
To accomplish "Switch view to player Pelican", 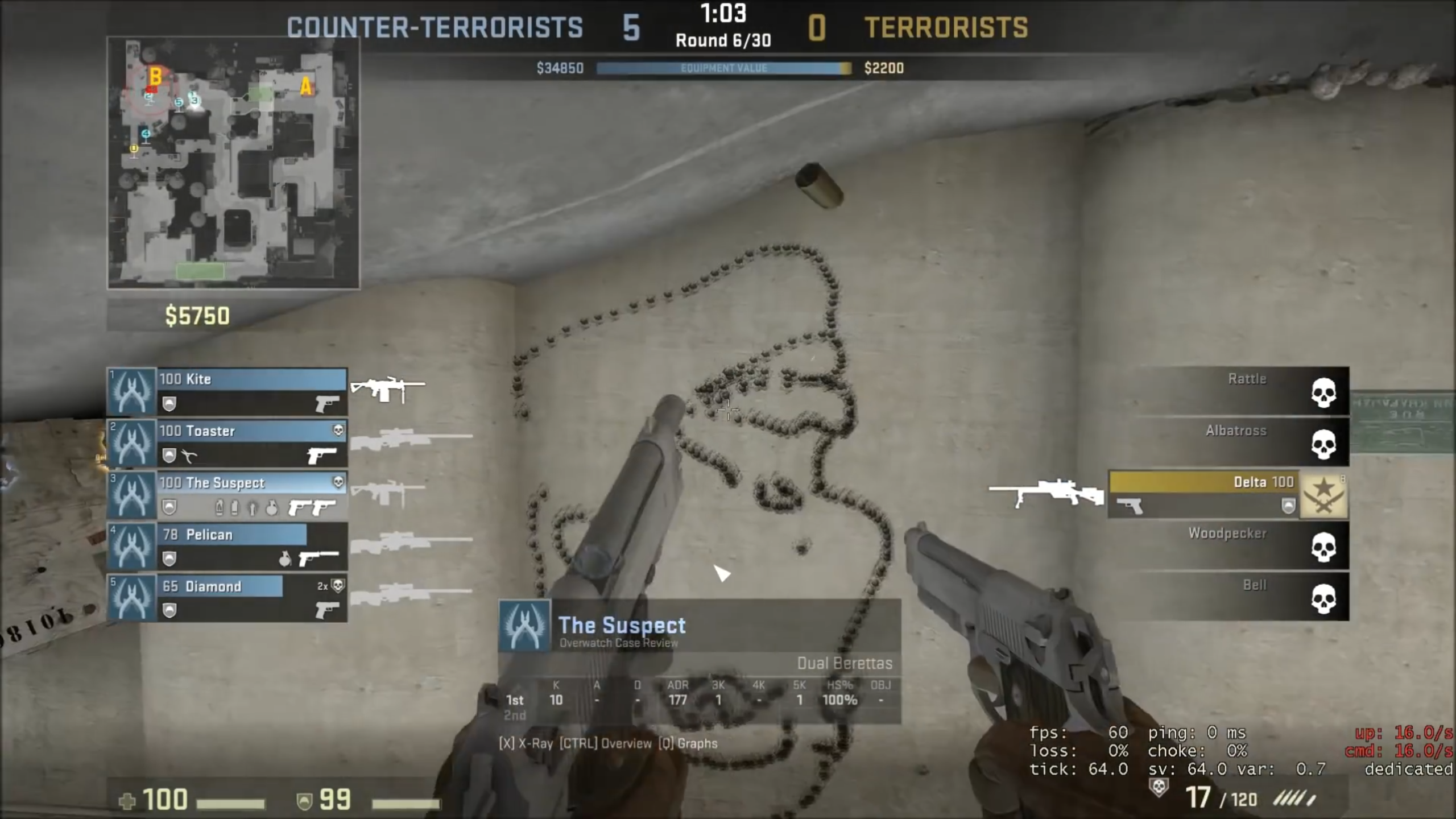I will coord(227,546).
